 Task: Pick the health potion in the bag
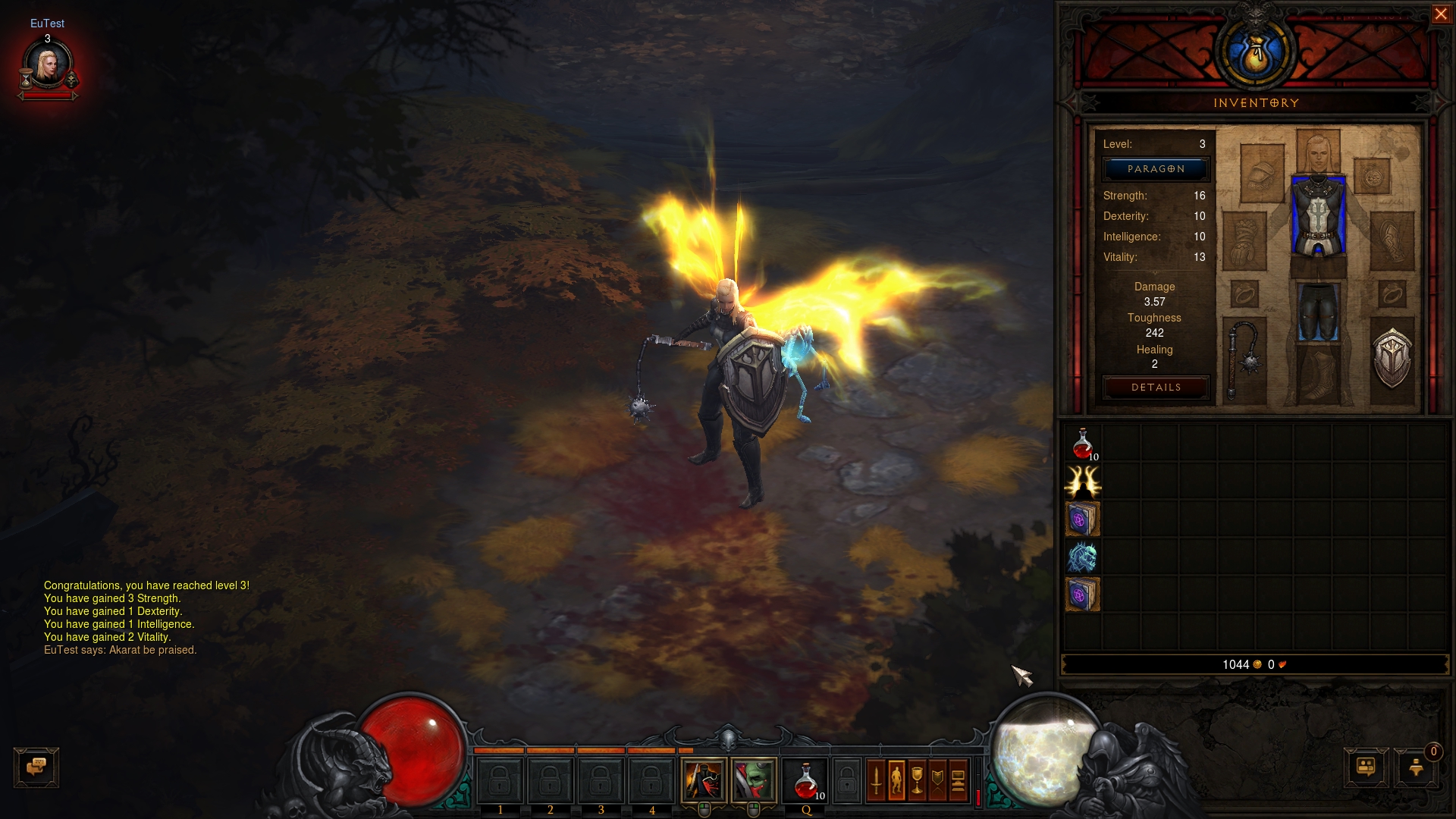1082,444
